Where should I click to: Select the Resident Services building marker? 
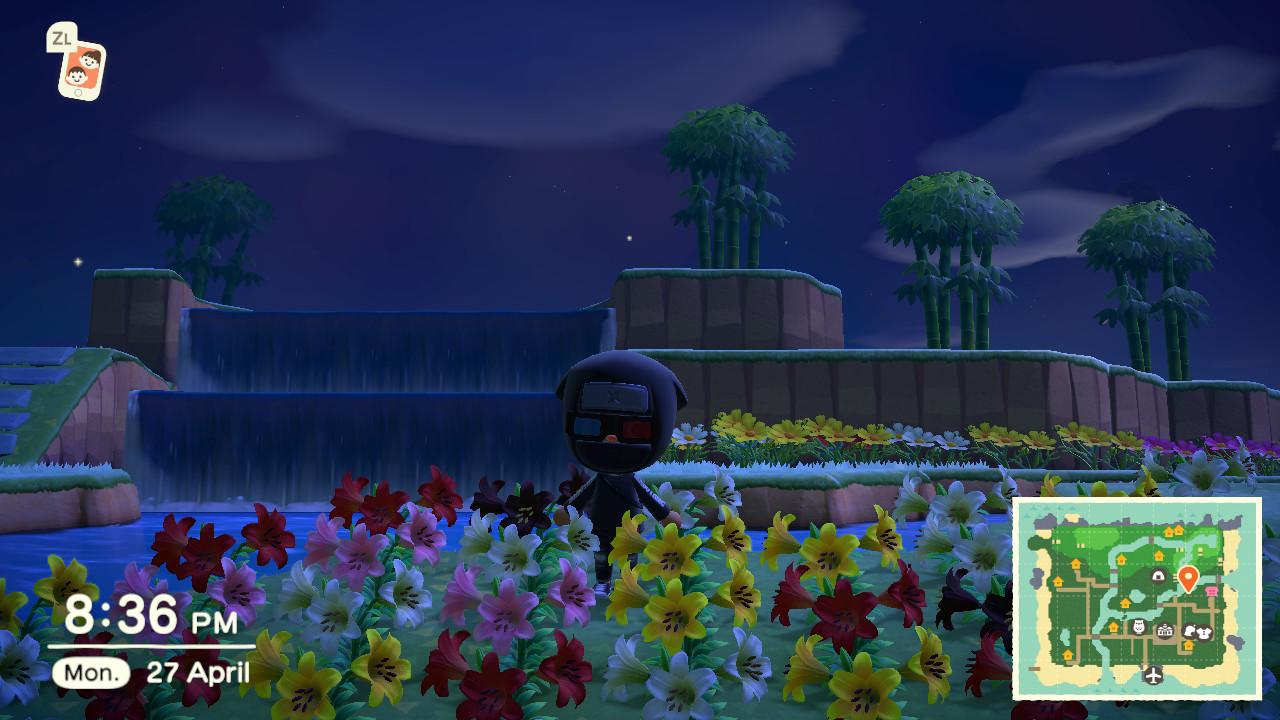1165,631
